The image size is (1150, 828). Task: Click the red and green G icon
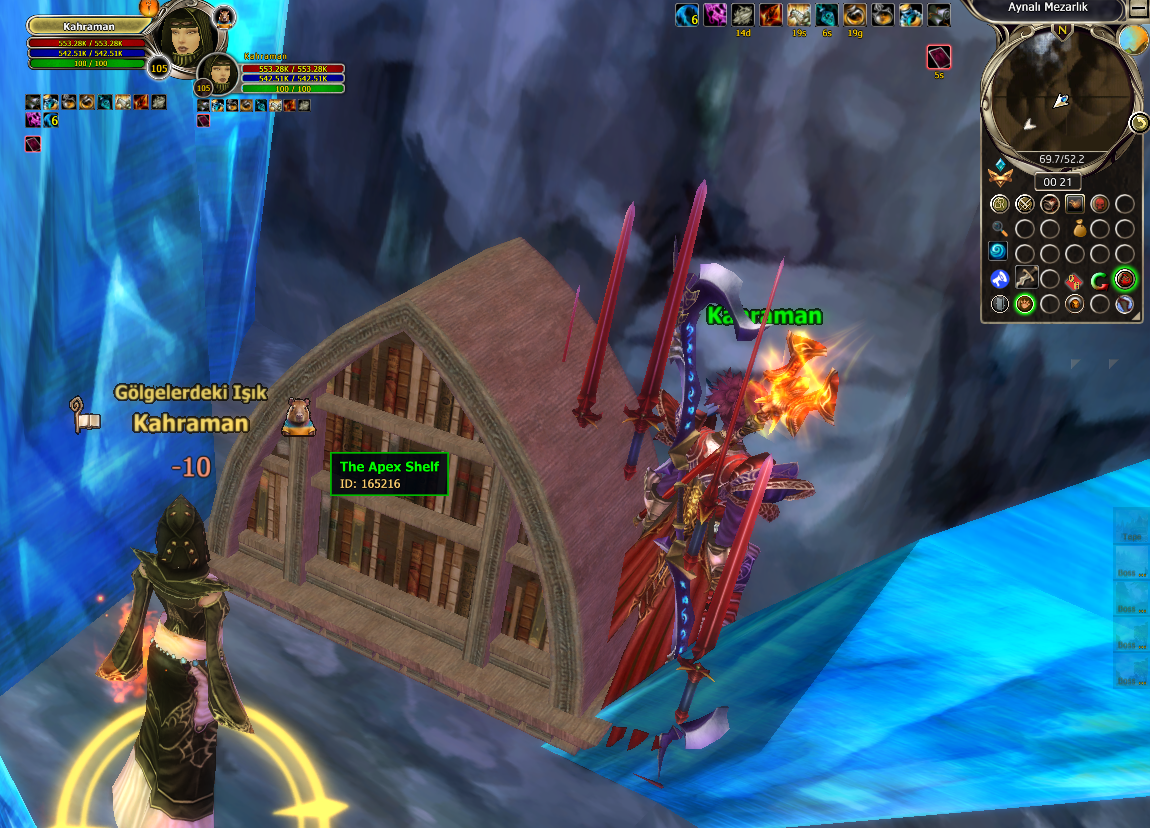pos(1099,280)
